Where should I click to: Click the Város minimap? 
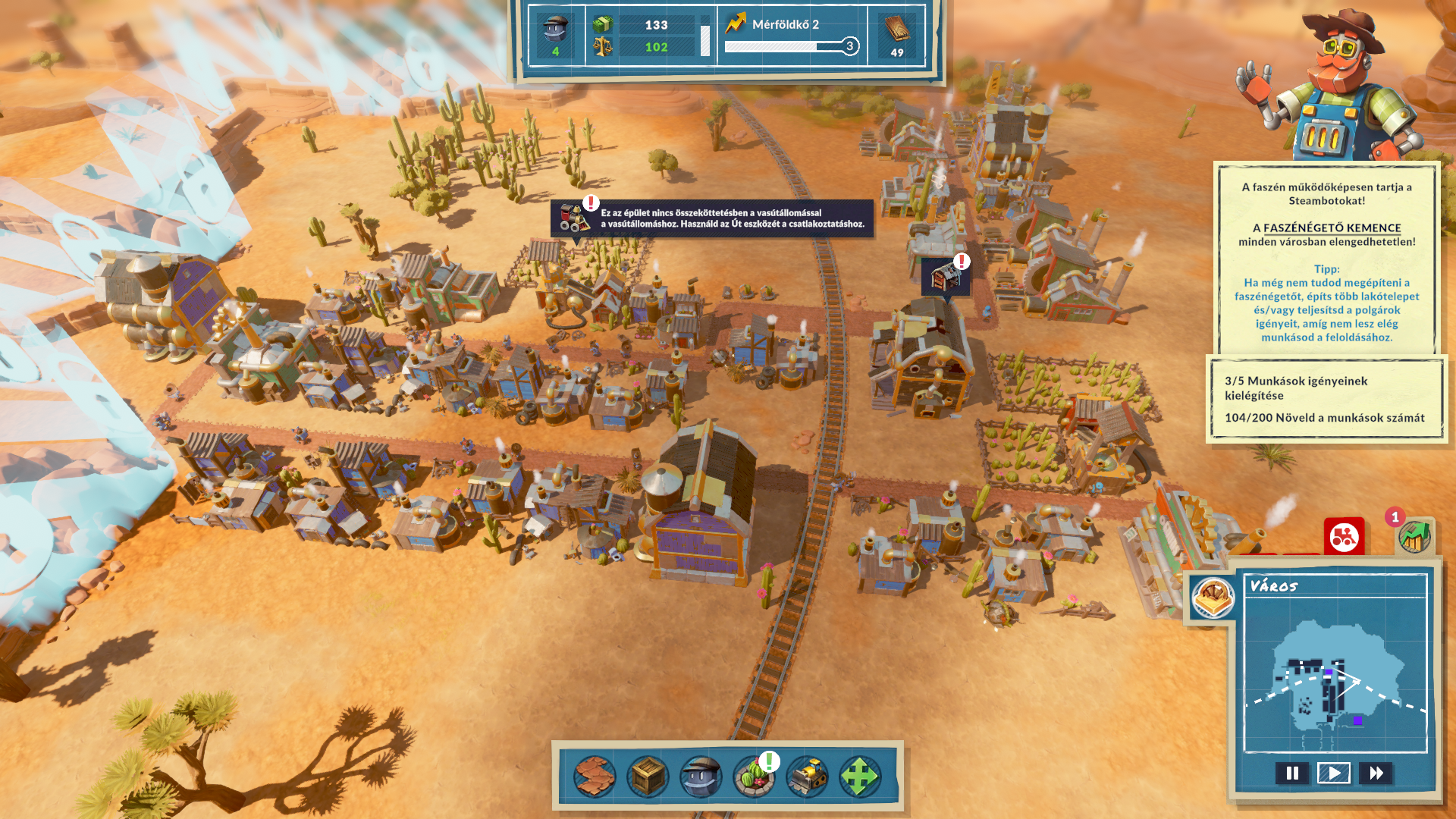pos(1335,675)
